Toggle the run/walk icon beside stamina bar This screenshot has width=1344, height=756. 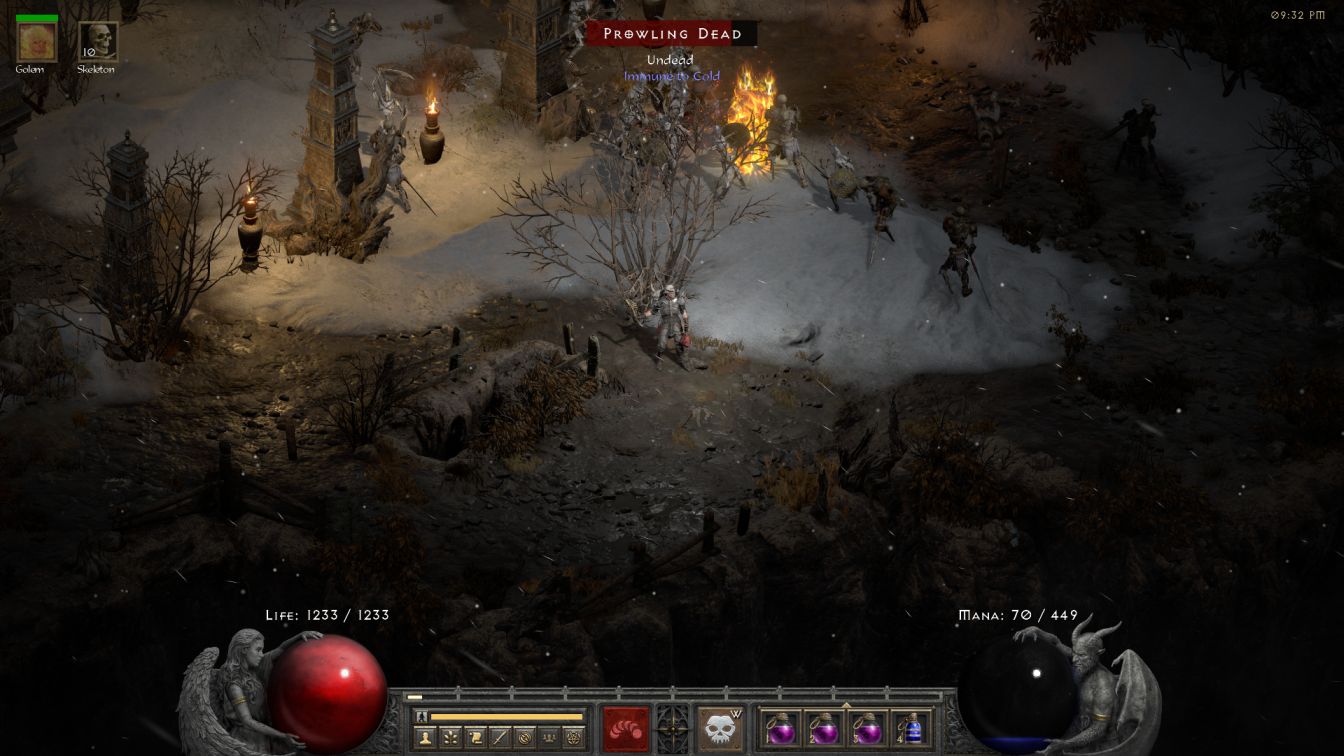[x=422, y=716]
